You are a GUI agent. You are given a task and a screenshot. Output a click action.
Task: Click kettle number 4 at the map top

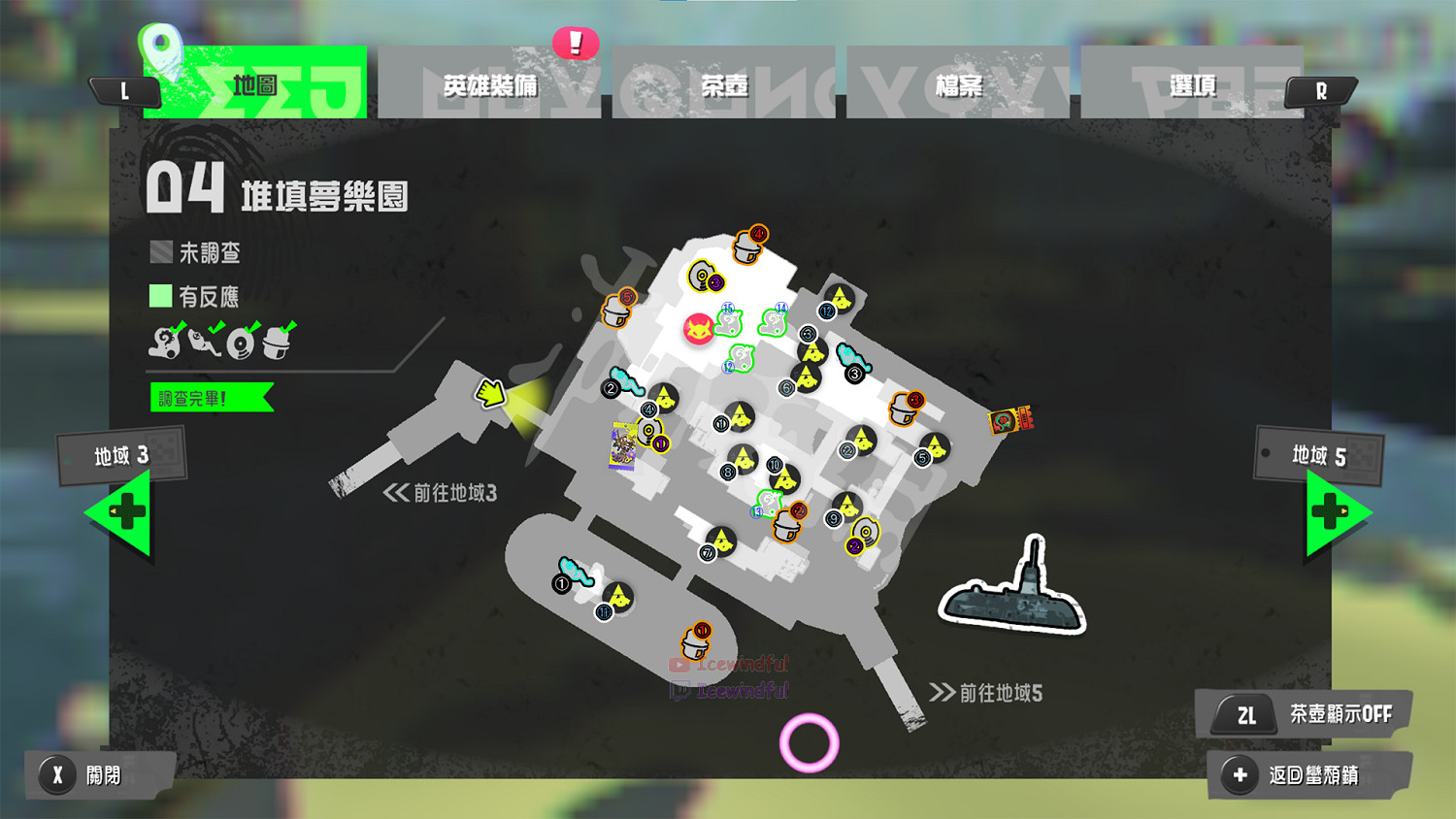744,250
